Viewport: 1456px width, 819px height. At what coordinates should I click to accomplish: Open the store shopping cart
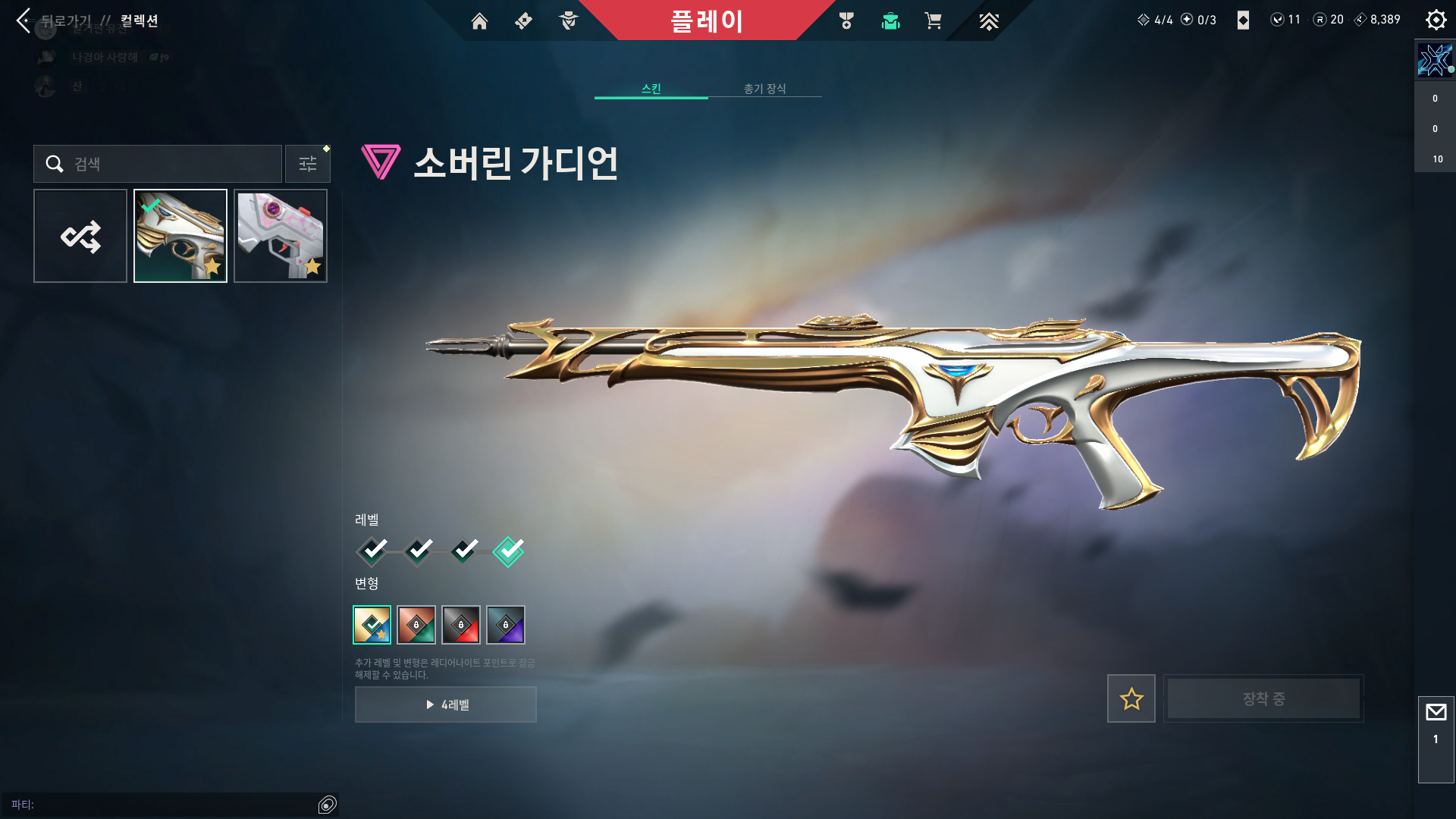point(933,21)
